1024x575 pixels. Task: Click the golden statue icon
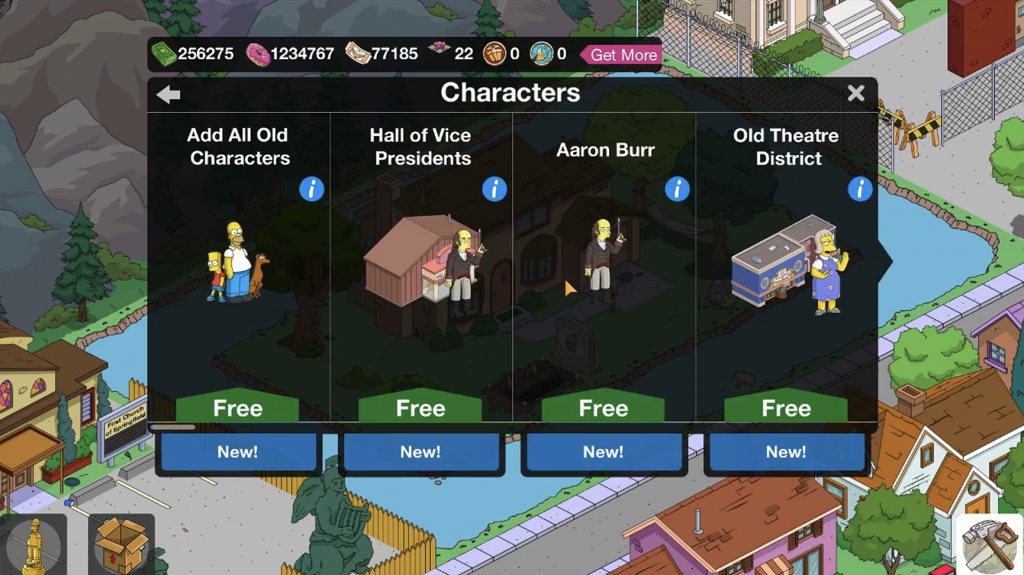(34, 545)
